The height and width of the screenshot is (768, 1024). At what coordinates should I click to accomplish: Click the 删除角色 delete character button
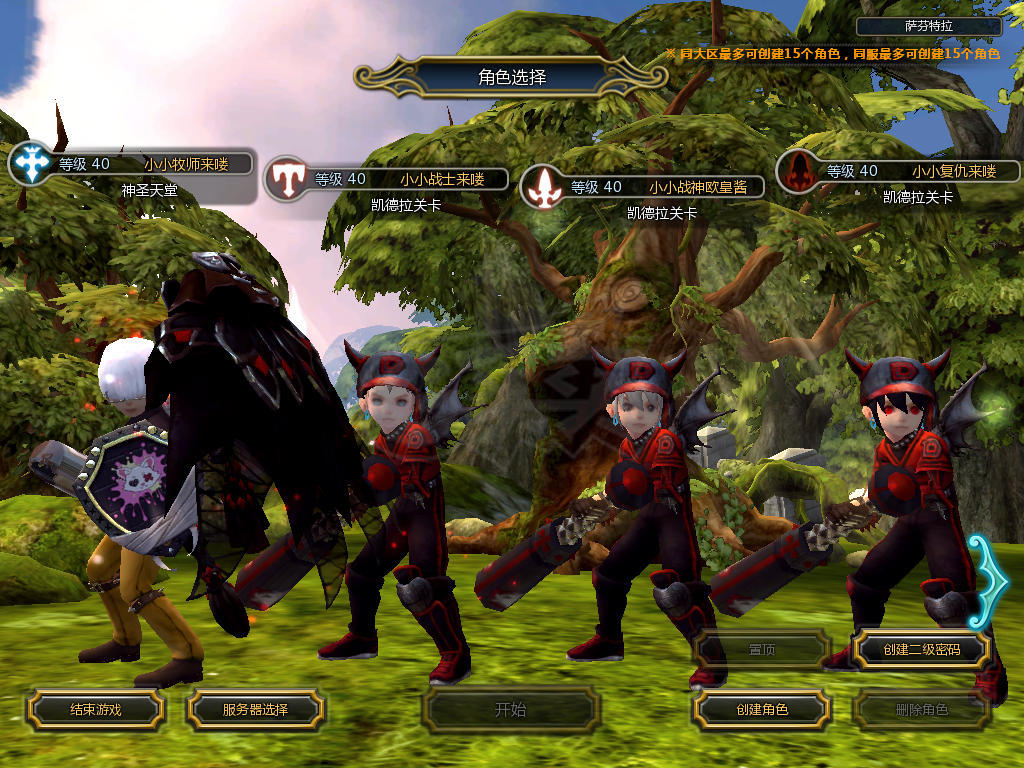click(921, 710)
